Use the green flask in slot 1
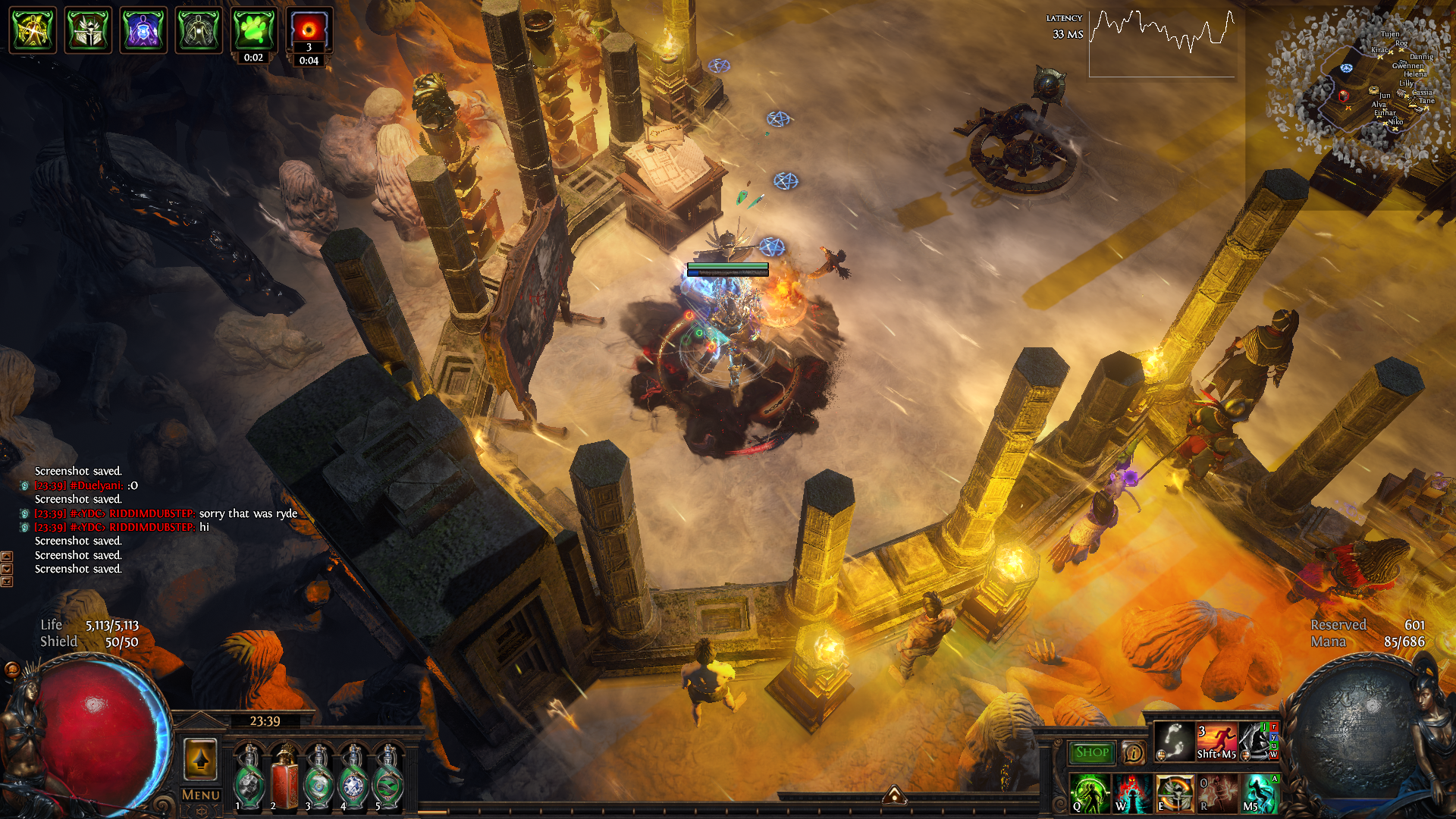Viewport: 1456px width, 819px height. (x=249, y=778)
